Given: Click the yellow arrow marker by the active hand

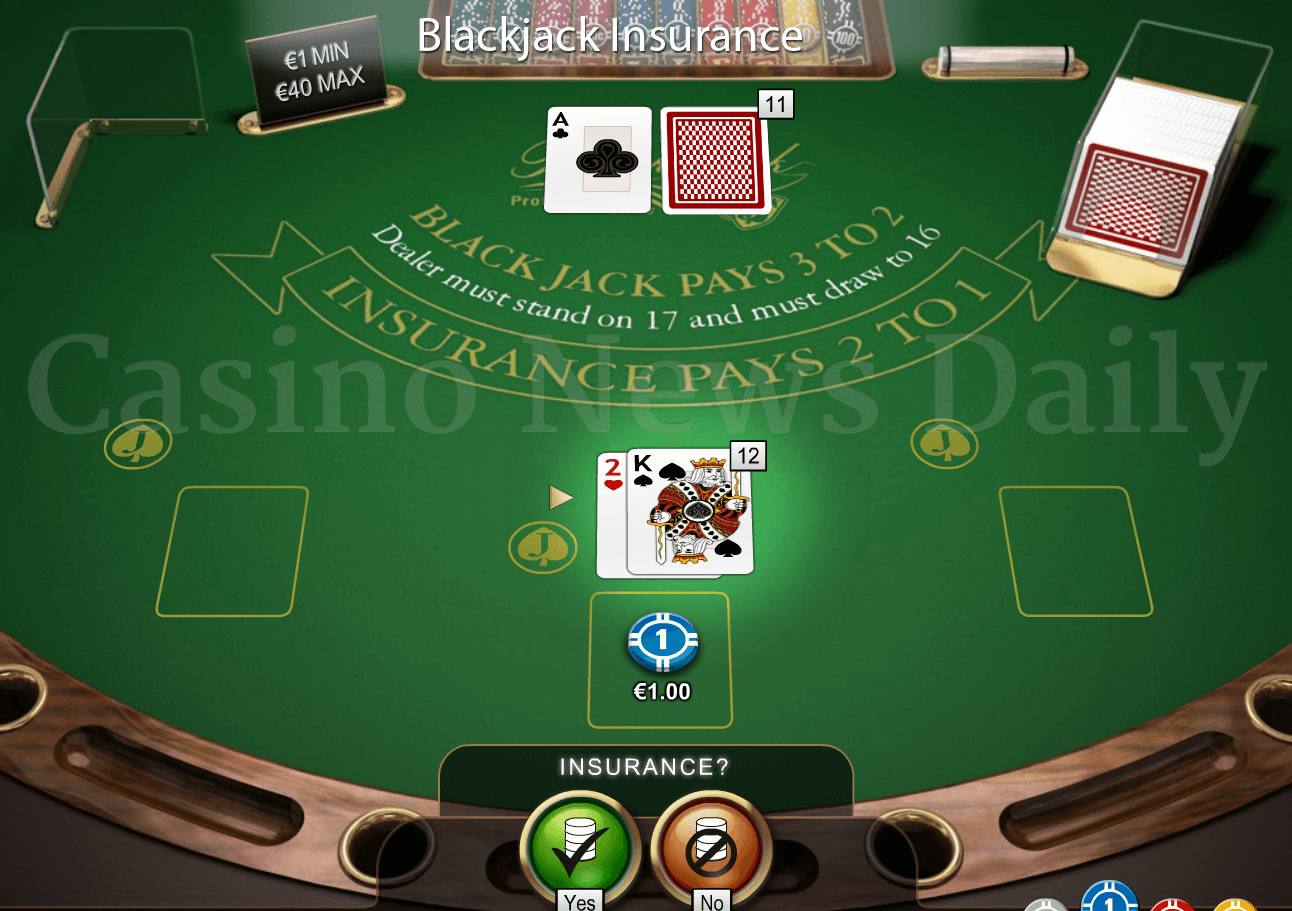Looking at the screenshot, I should (x=561, y=496).
